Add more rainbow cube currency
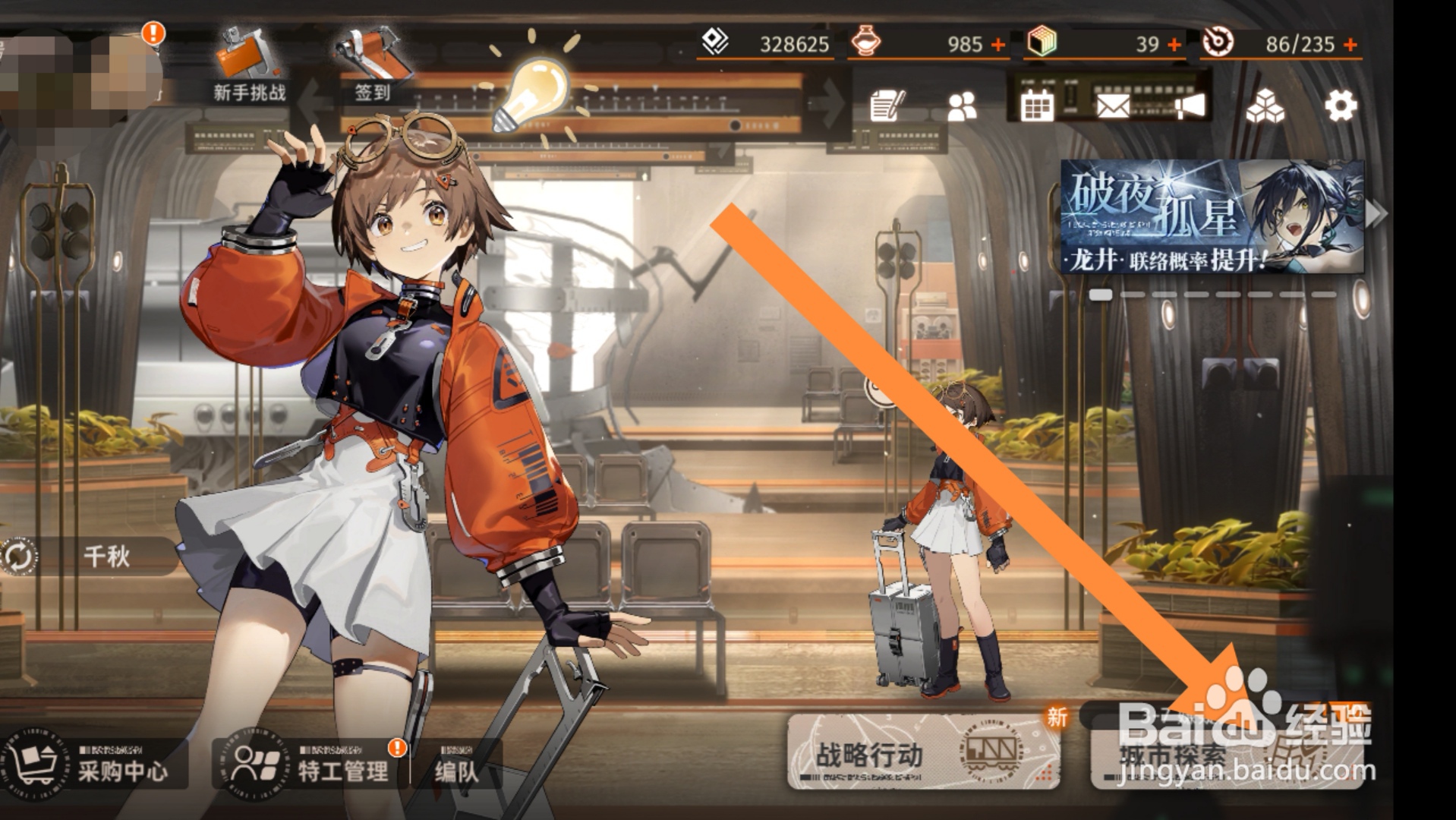Viewport: 1456px width, 820px height. click(1174, 45)
